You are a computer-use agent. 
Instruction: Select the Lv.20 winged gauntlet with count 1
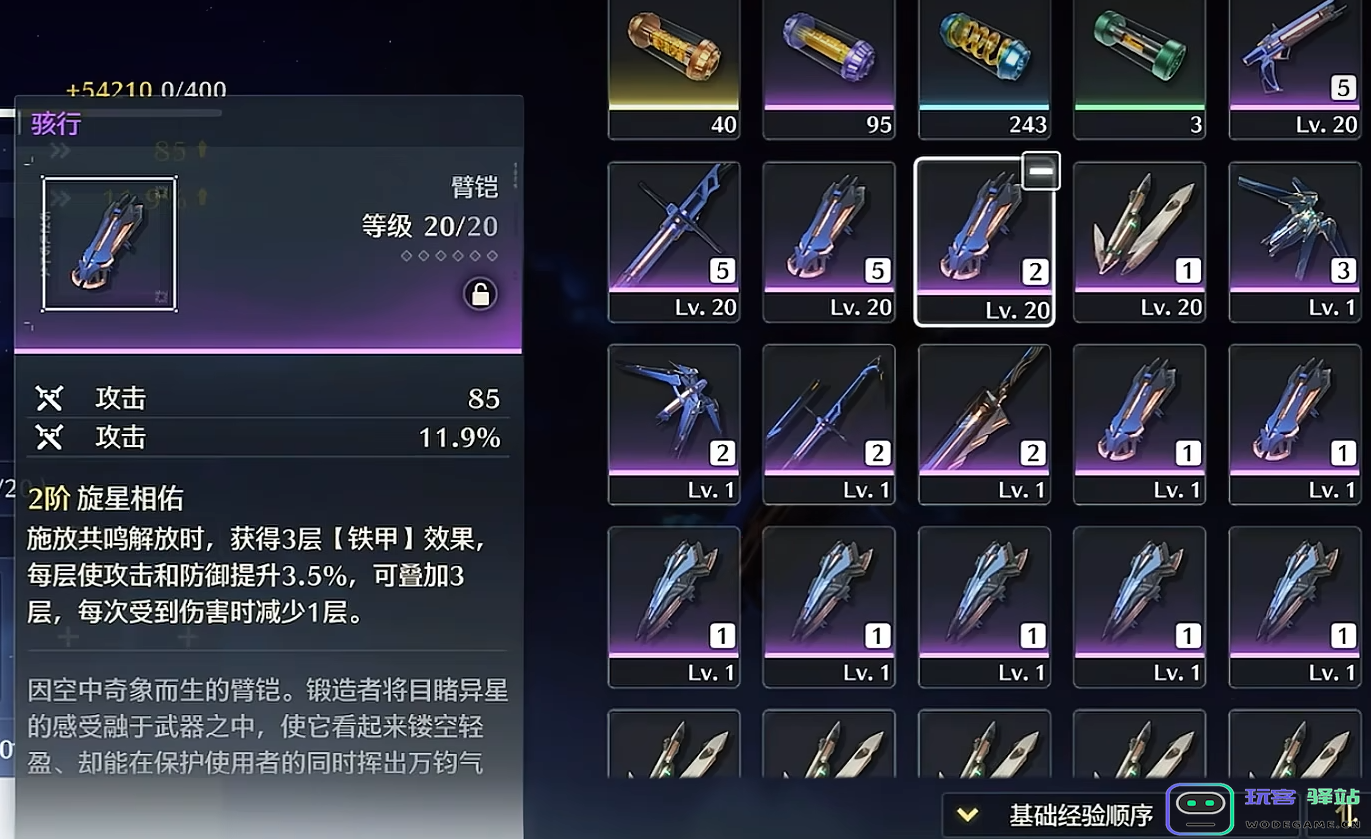click(x=1139, y=240)
